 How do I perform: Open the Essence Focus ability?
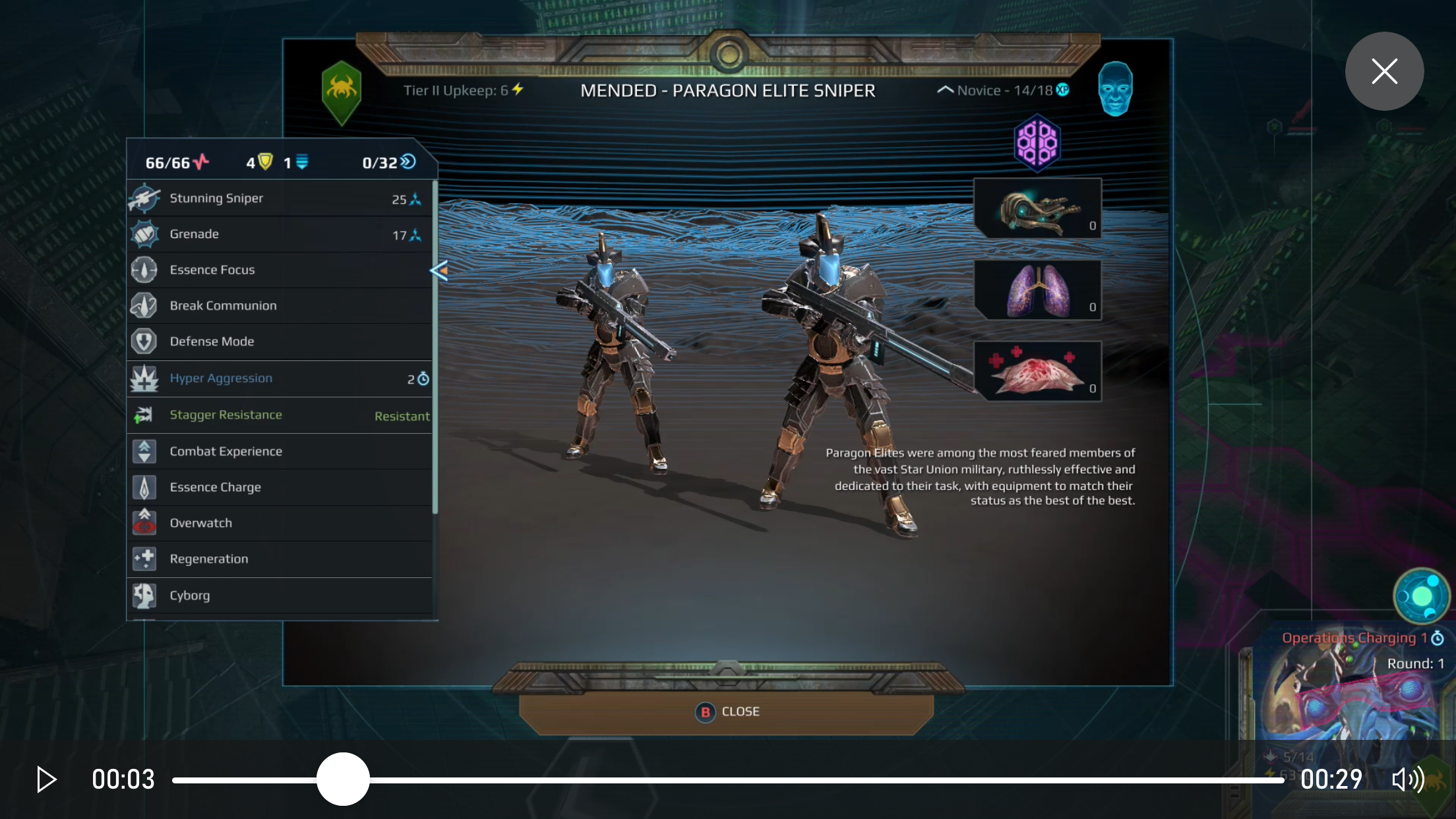click(x=145, y=270)
